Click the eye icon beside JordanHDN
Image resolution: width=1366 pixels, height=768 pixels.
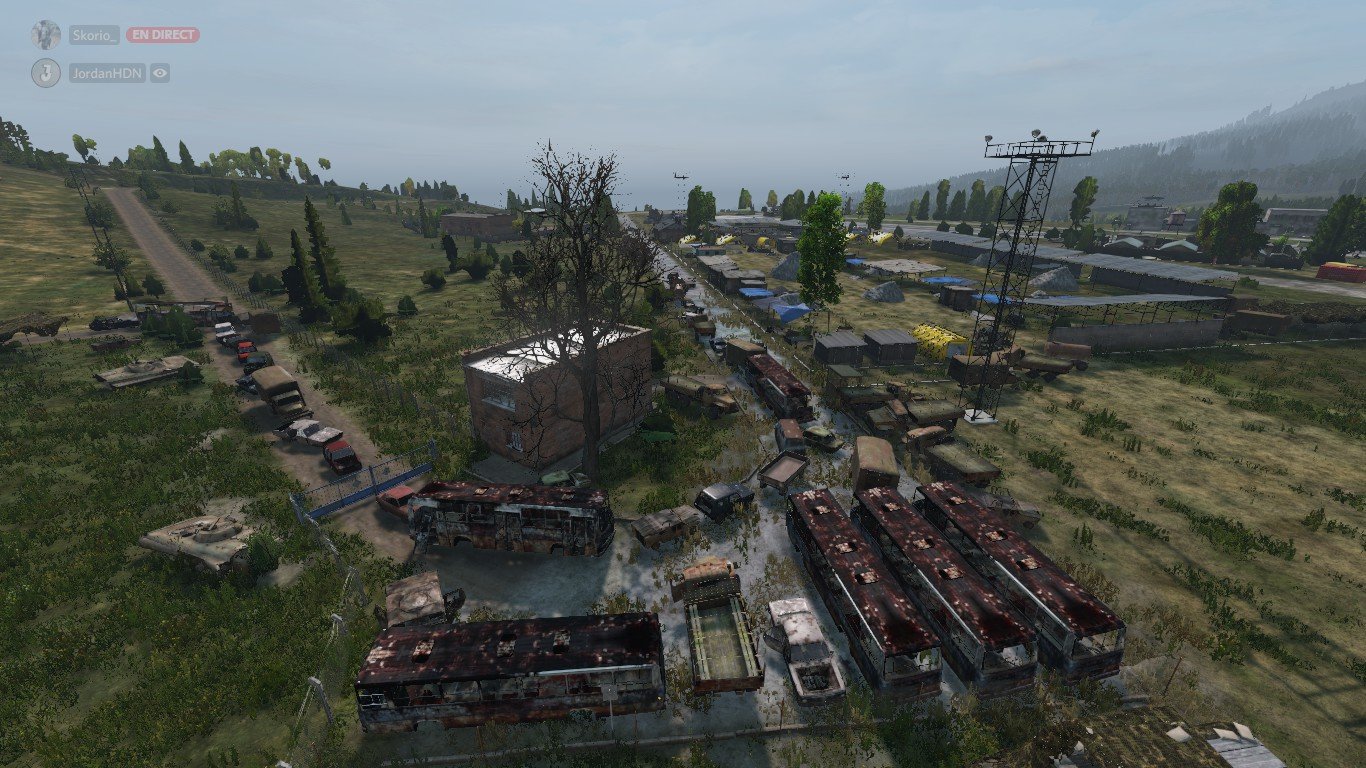(x=160, y=73)
